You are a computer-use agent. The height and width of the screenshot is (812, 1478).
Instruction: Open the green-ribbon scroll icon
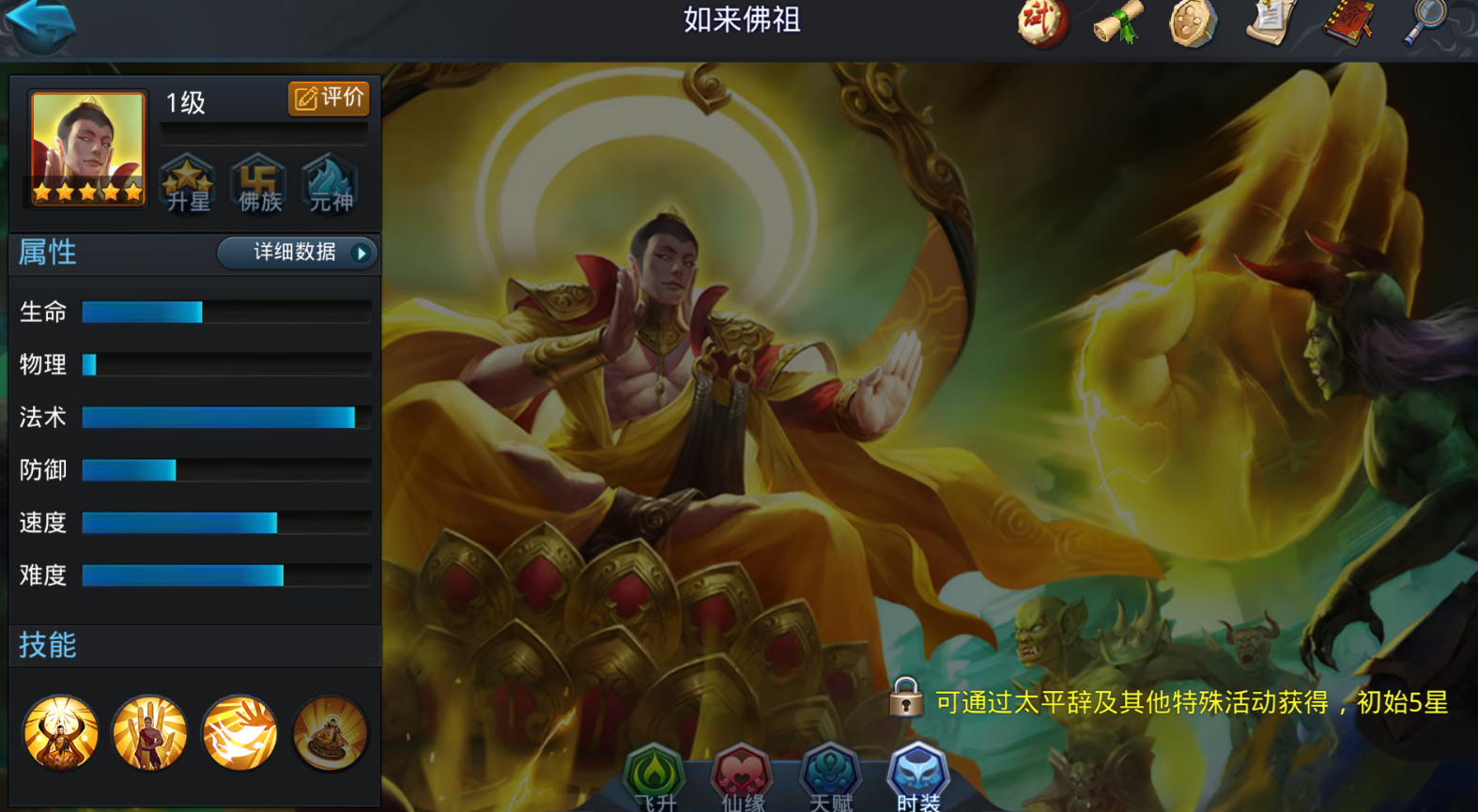point(1116,25)
